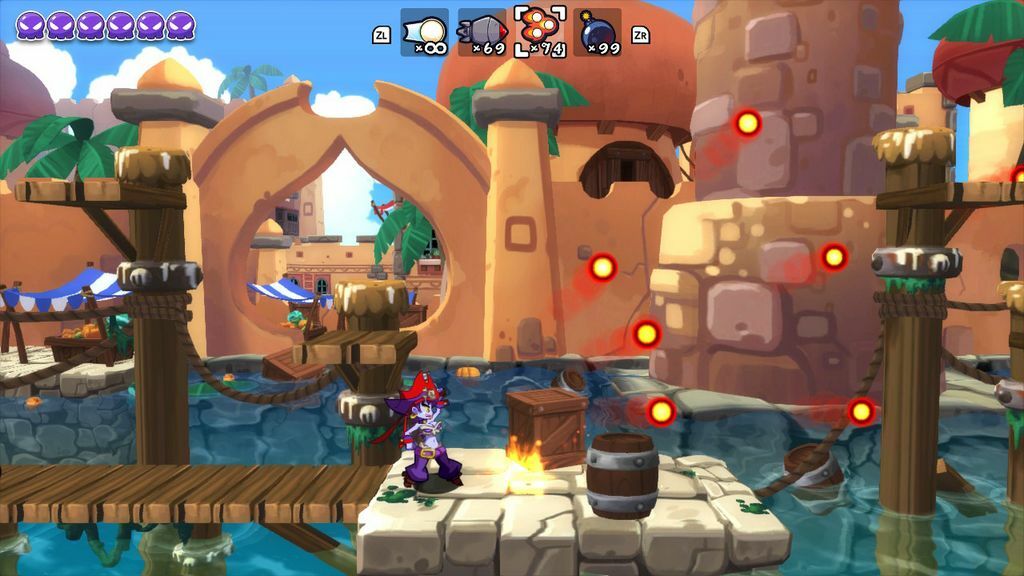Select the white cannonball shot with infinite ammo
Image resolution: width=1024 pixels, height=576 pixels.
tap(424, 32)
